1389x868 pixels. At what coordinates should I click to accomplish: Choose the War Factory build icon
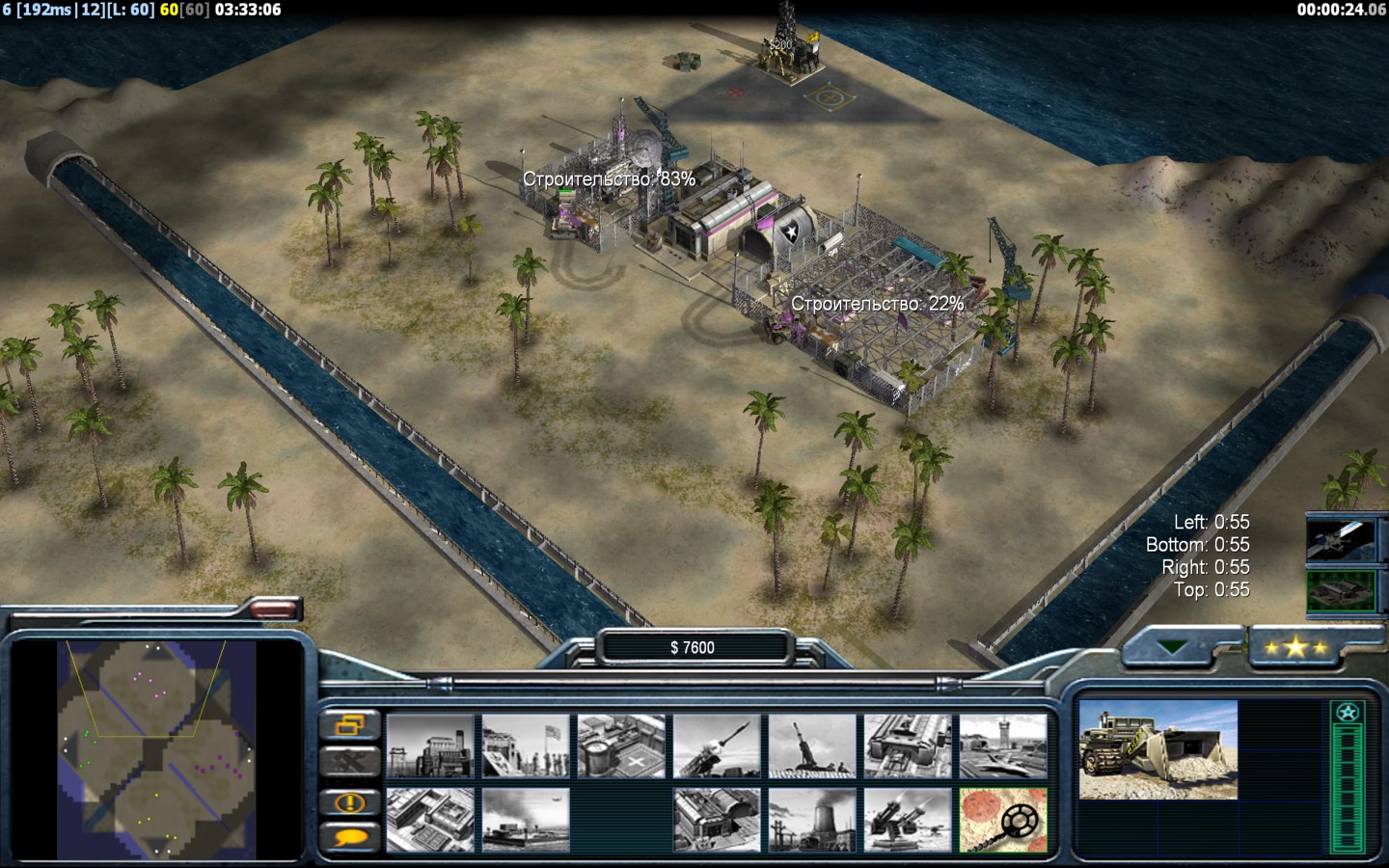[x=908, y=746]
